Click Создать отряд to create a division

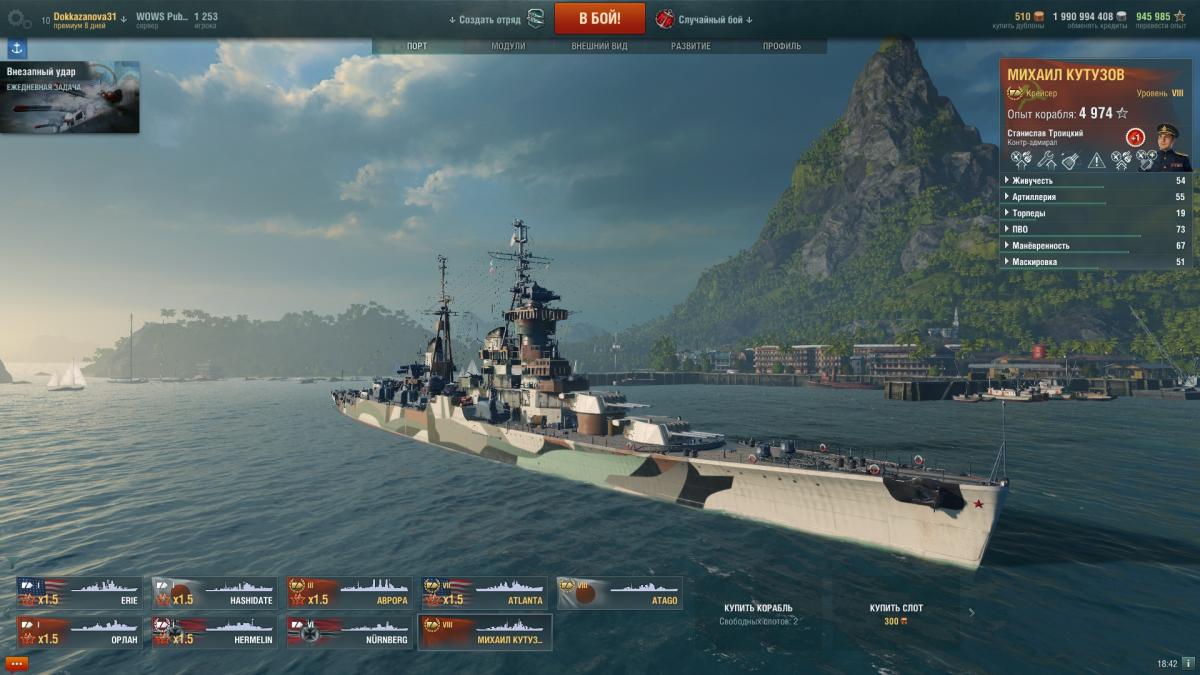[x=485, y=19]
